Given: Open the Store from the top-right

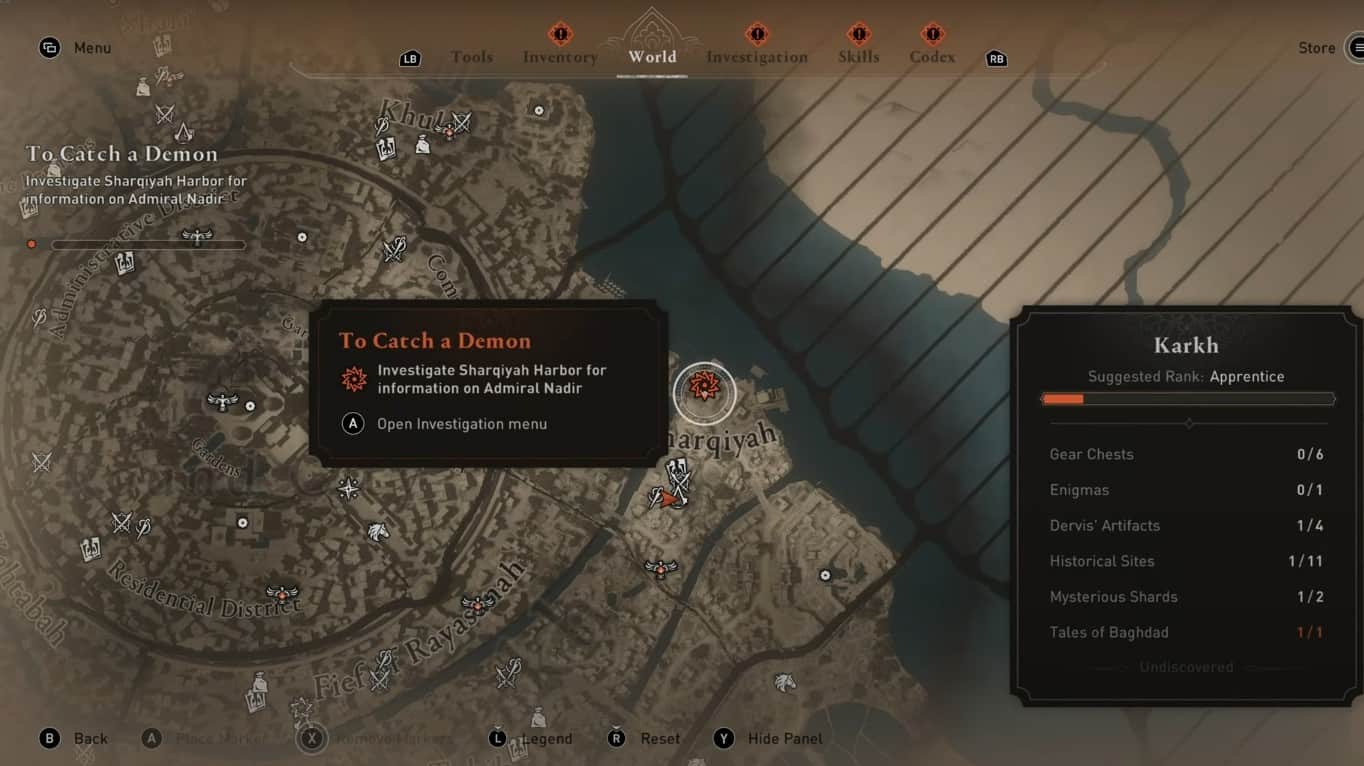Looking at the screenshot, I should tap(1317, 47).
